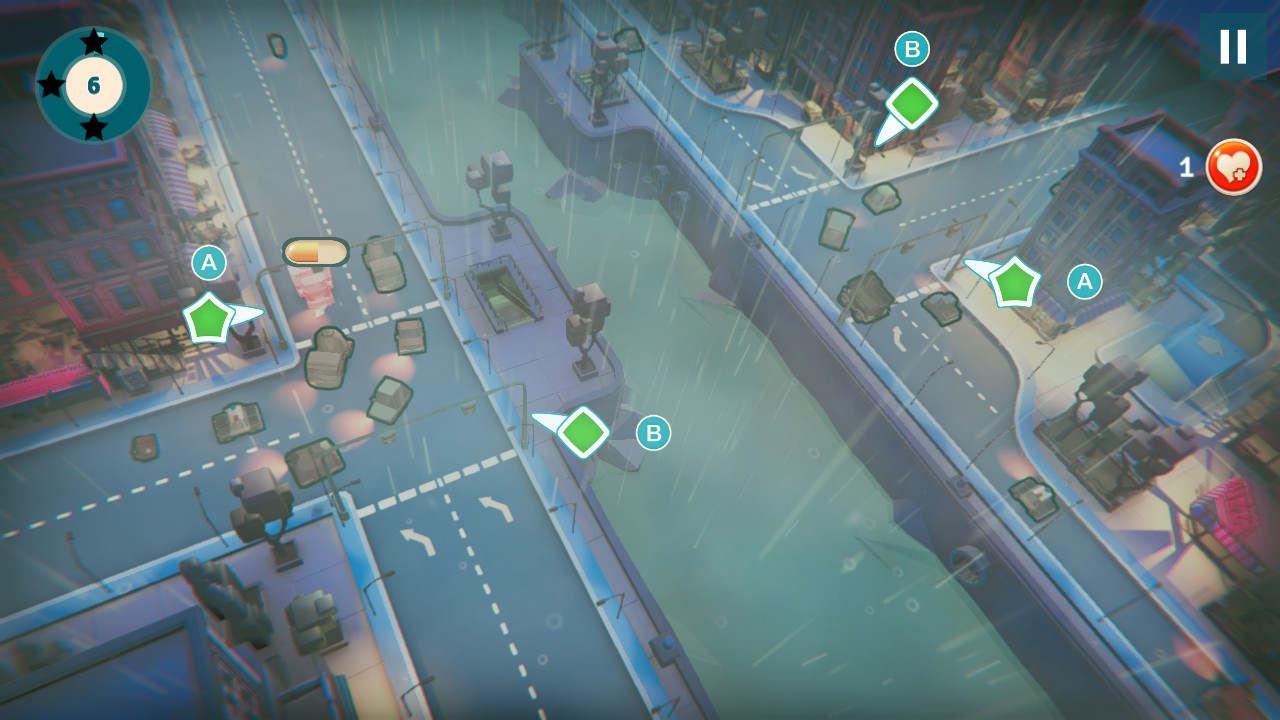1280x720 pixels.
Task: Click the number 1 beside the heart icon
Action: click(x=1186, y=168)
